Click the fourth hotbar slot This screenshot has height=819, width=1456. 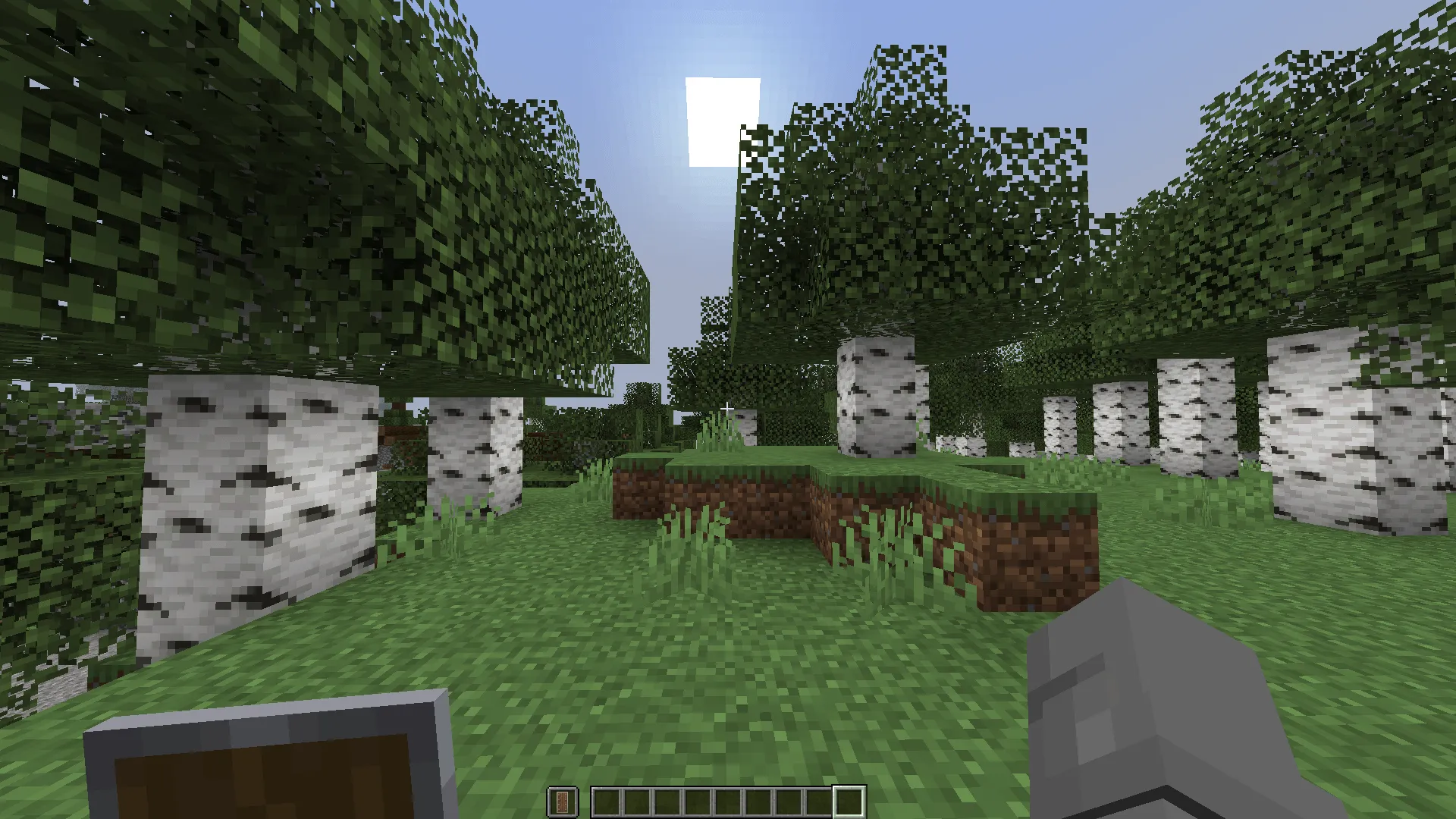pyautogui.click(x=699, y=800)
